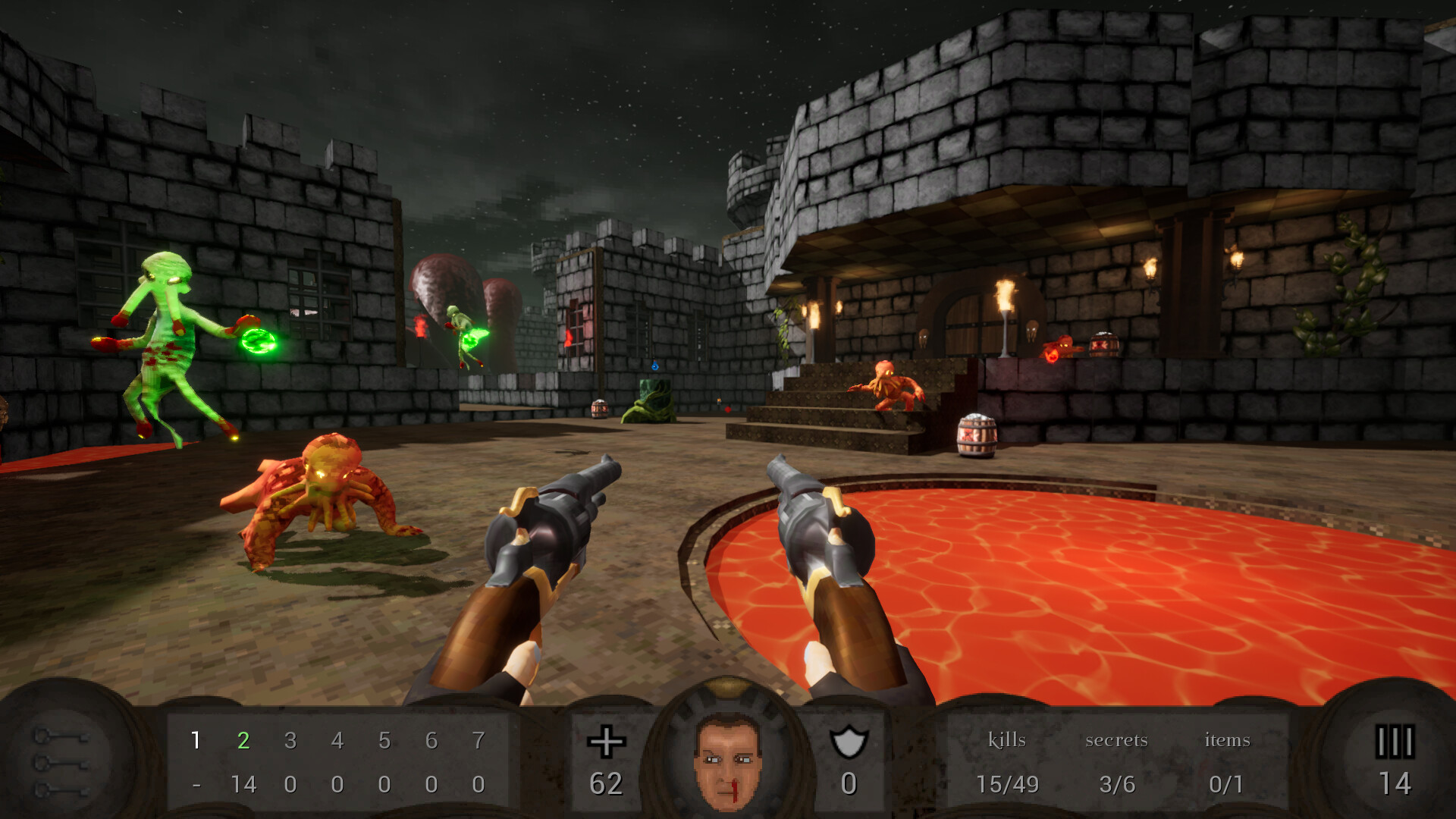The height and width of the screenshot is (819, 1456).
Task: Select weapon slot 7
Action: pos(480,741)
